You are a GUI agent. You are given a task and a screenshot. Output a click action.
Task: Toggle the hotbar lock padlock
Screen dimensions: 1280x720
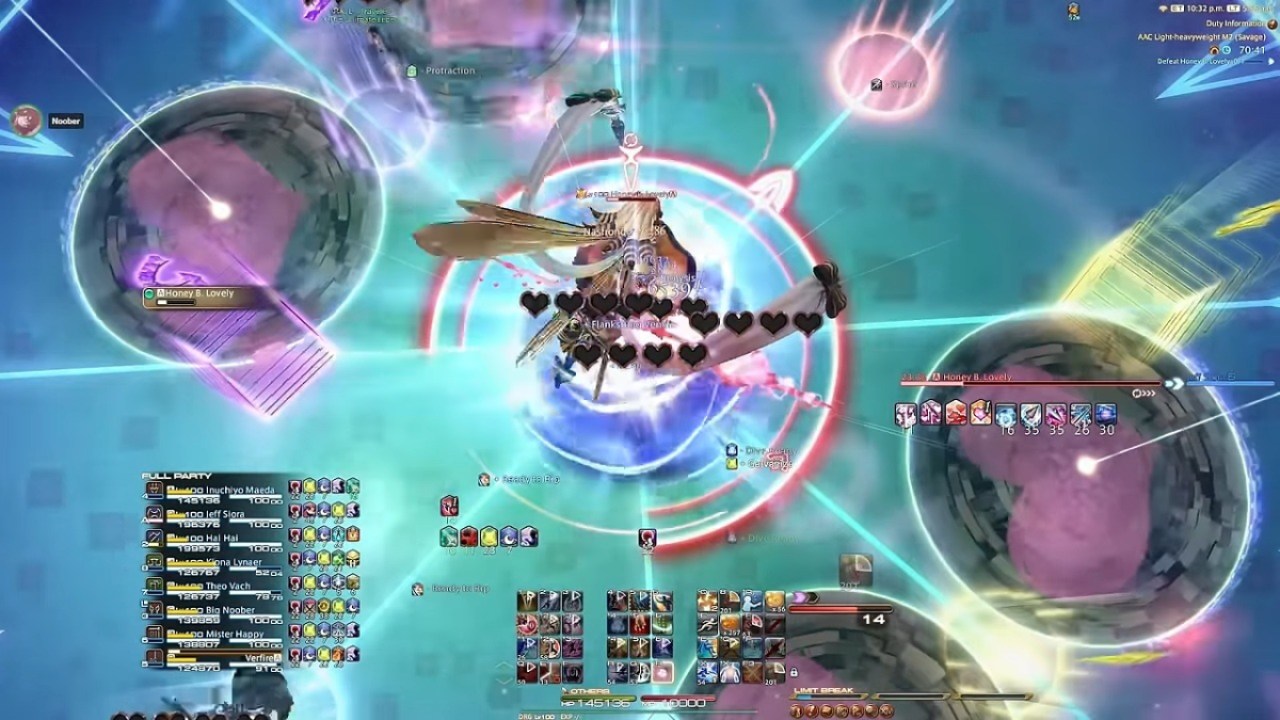tap(794, 672)
